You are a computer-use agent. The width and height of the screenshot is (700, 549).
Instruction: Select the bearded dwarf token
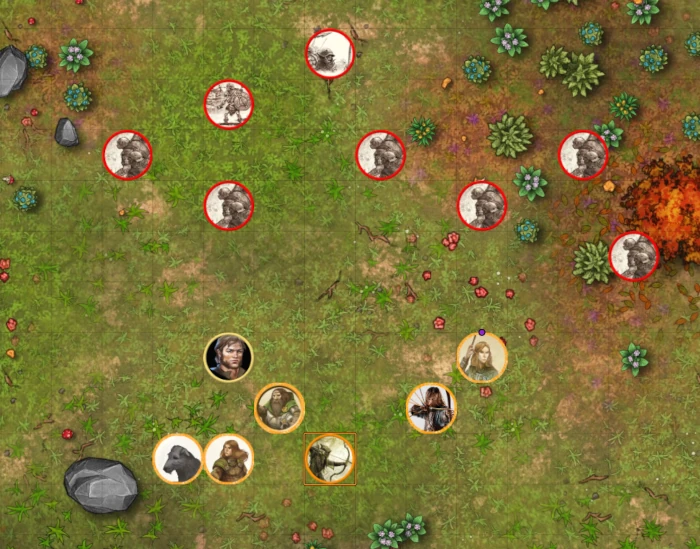tap(279, 408)
